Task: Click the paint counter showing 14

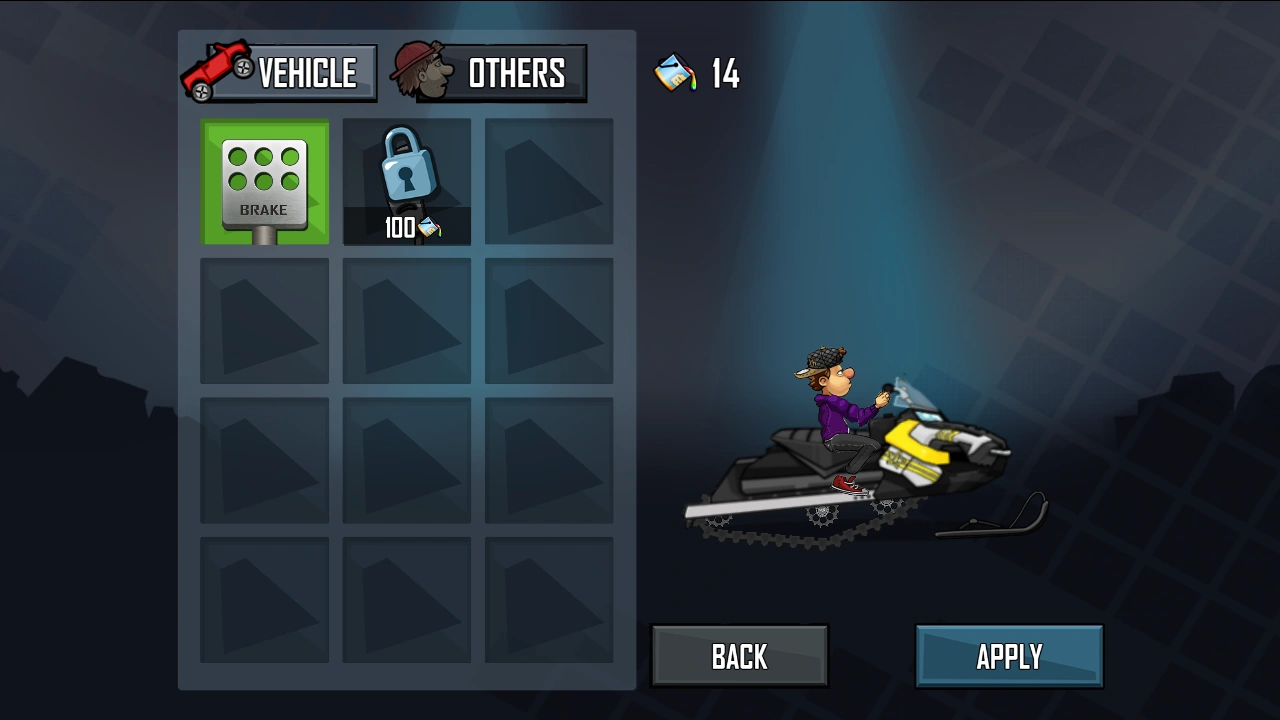Action: [x=723, y=73]
